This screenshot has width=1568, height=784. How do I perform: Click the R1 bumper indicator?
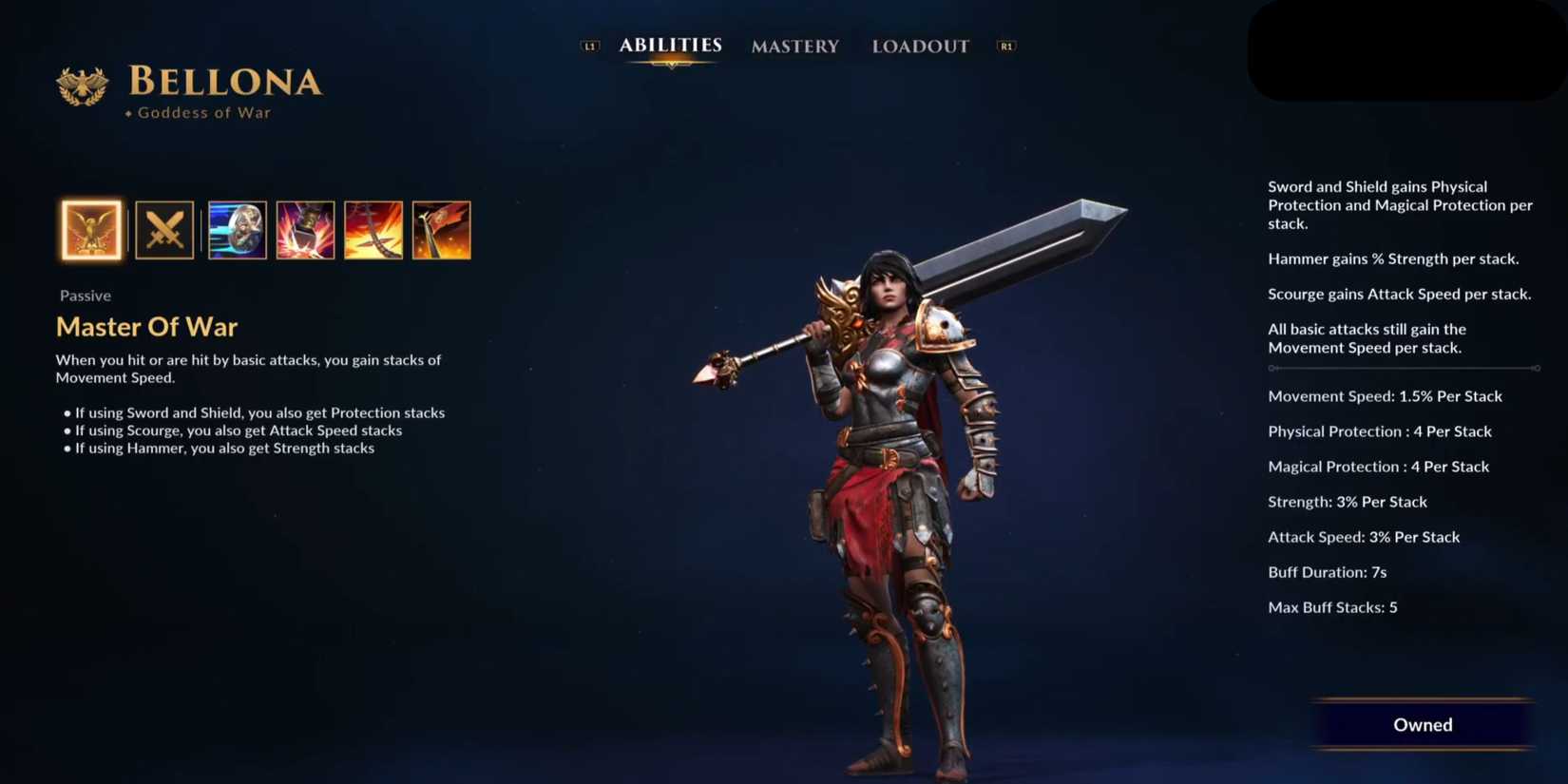1006,44
